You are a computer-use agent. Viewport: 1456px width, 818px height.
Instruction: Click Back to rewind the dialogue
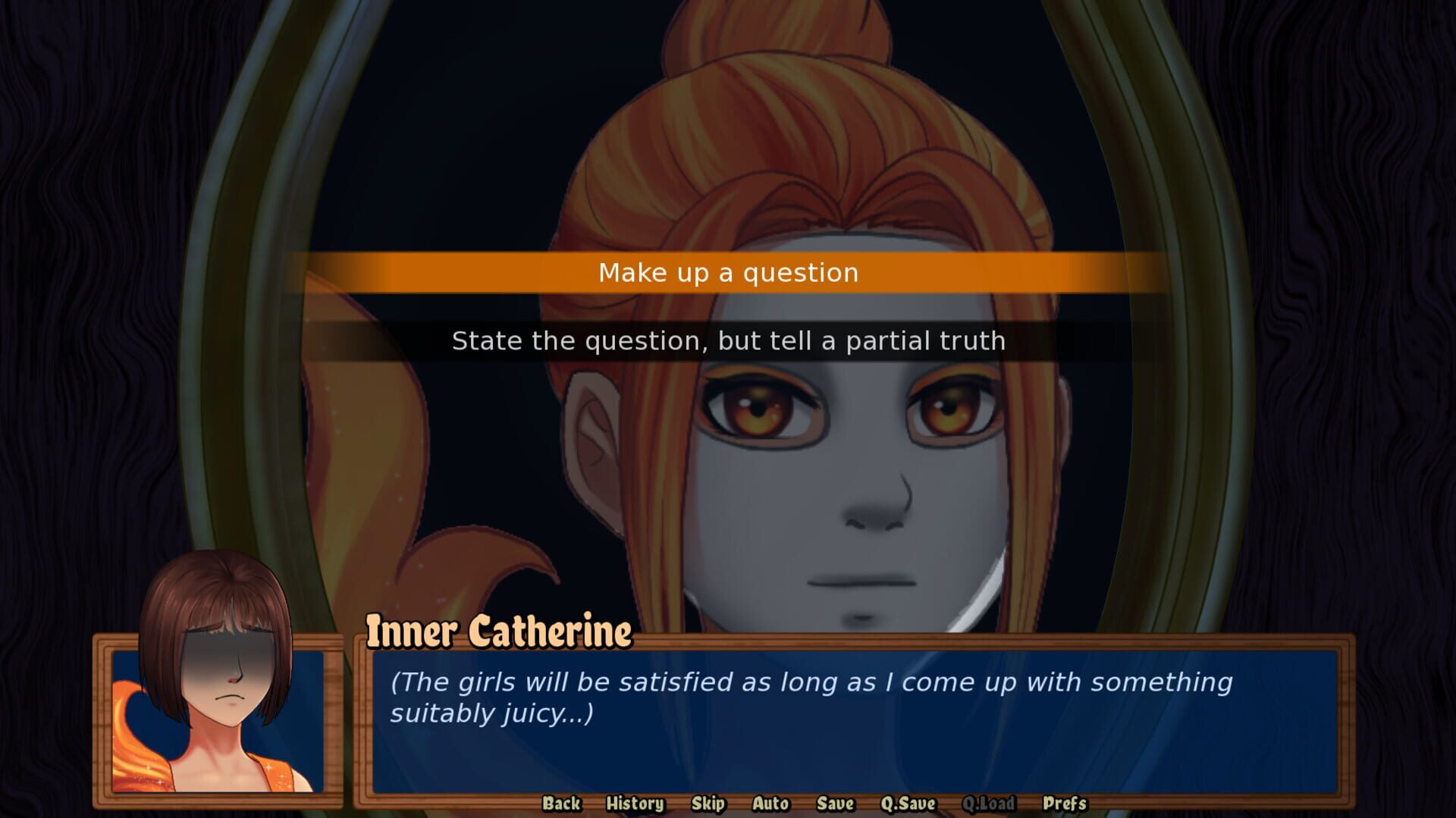(560, 804)
